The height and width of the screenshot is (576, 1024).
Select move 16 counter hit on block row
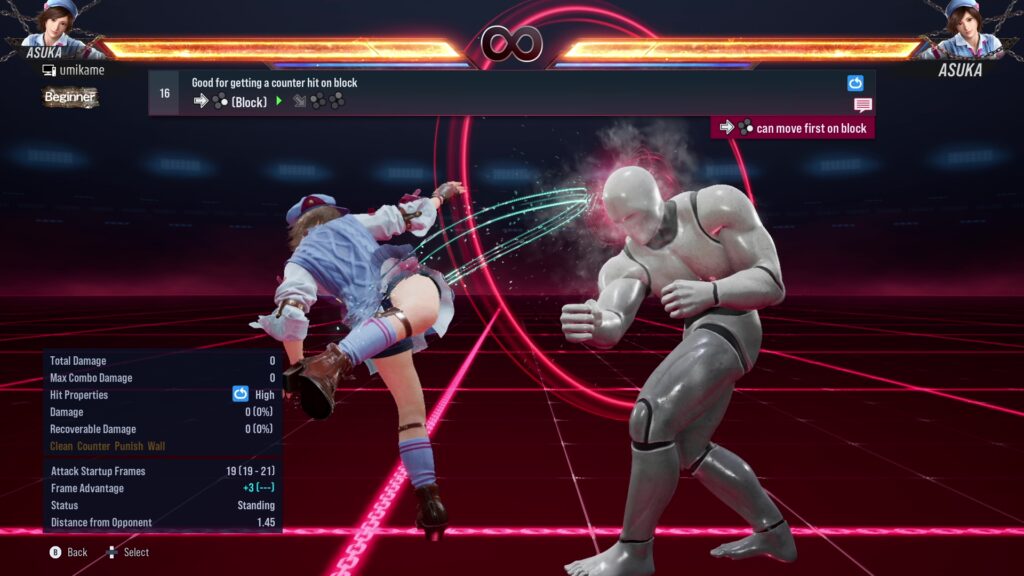(x=500, y=92)
